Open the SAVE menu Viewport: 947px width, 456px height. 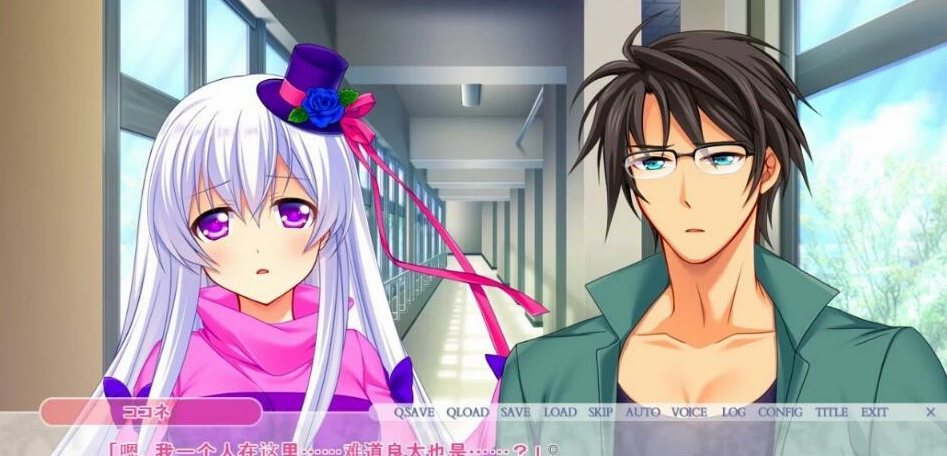[x=515, y=412]
